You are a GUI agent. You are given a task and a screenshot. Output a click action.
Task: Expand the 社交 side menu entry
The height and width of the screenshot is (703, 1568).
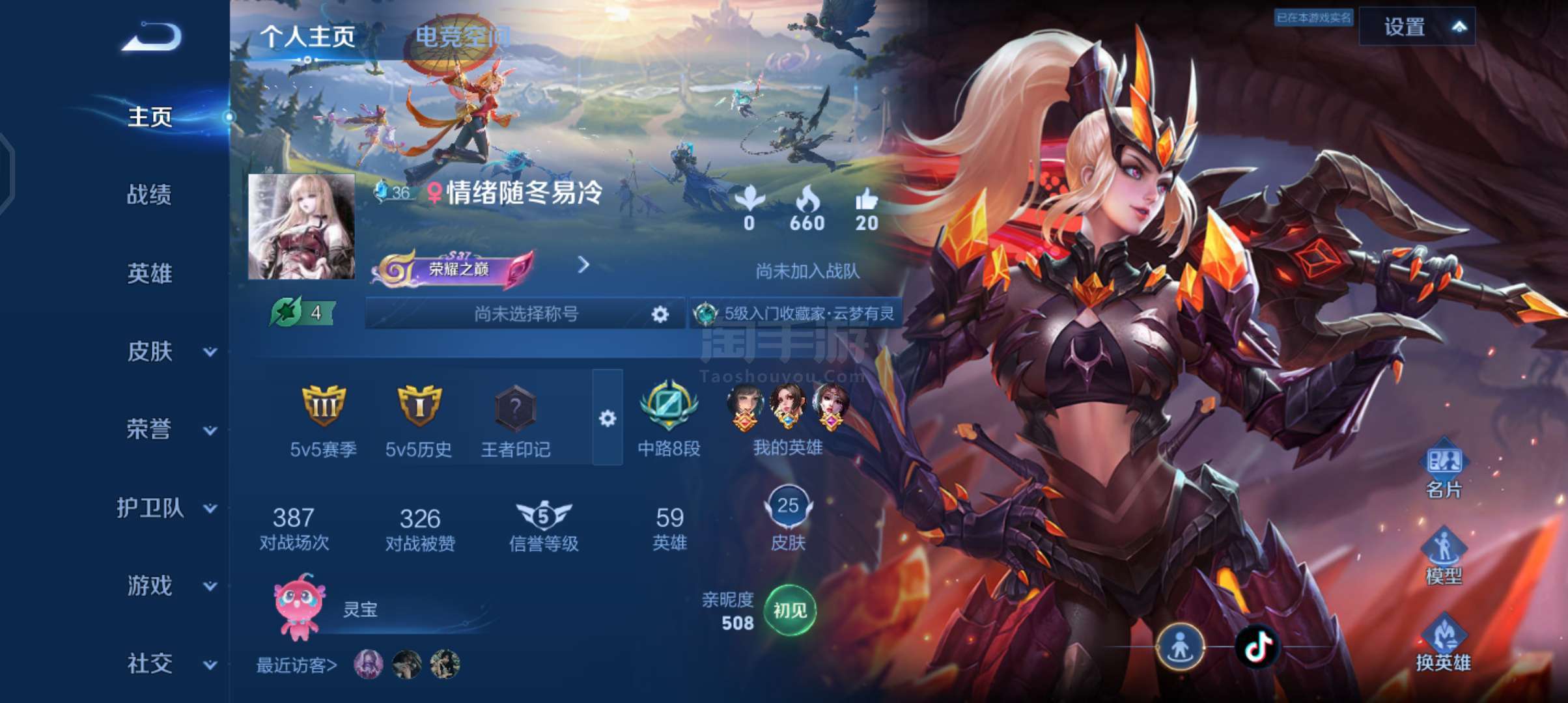(169, 664)
